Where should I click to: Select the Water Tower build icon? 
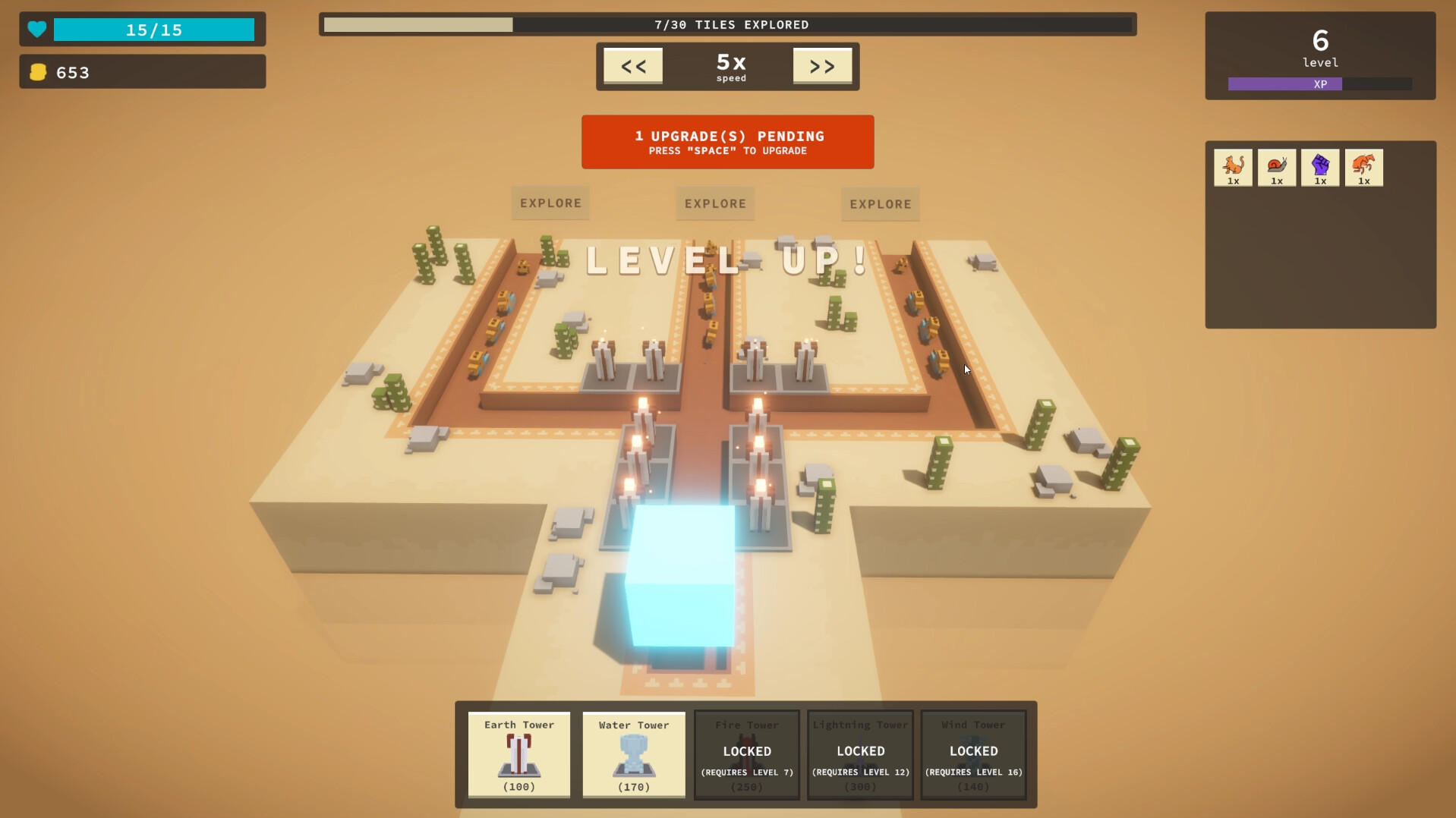(x=633, y=755)
